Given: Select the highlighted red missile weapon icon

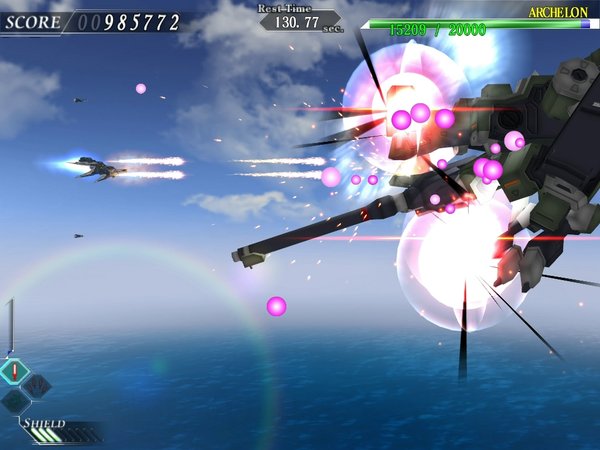Looking at the screenshot, I should point(15,372).
